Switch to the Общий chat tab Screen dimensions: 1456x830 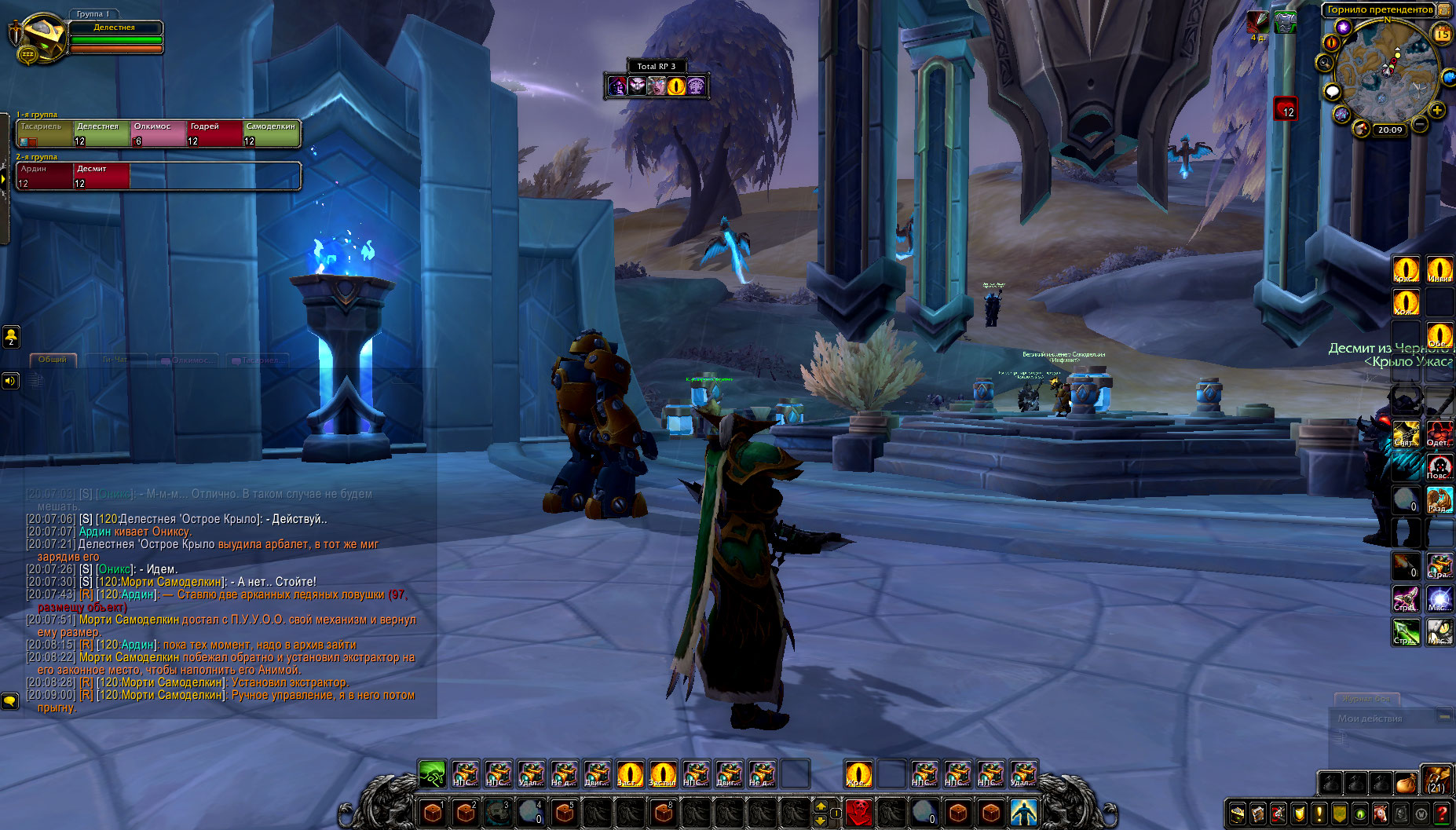53,360
